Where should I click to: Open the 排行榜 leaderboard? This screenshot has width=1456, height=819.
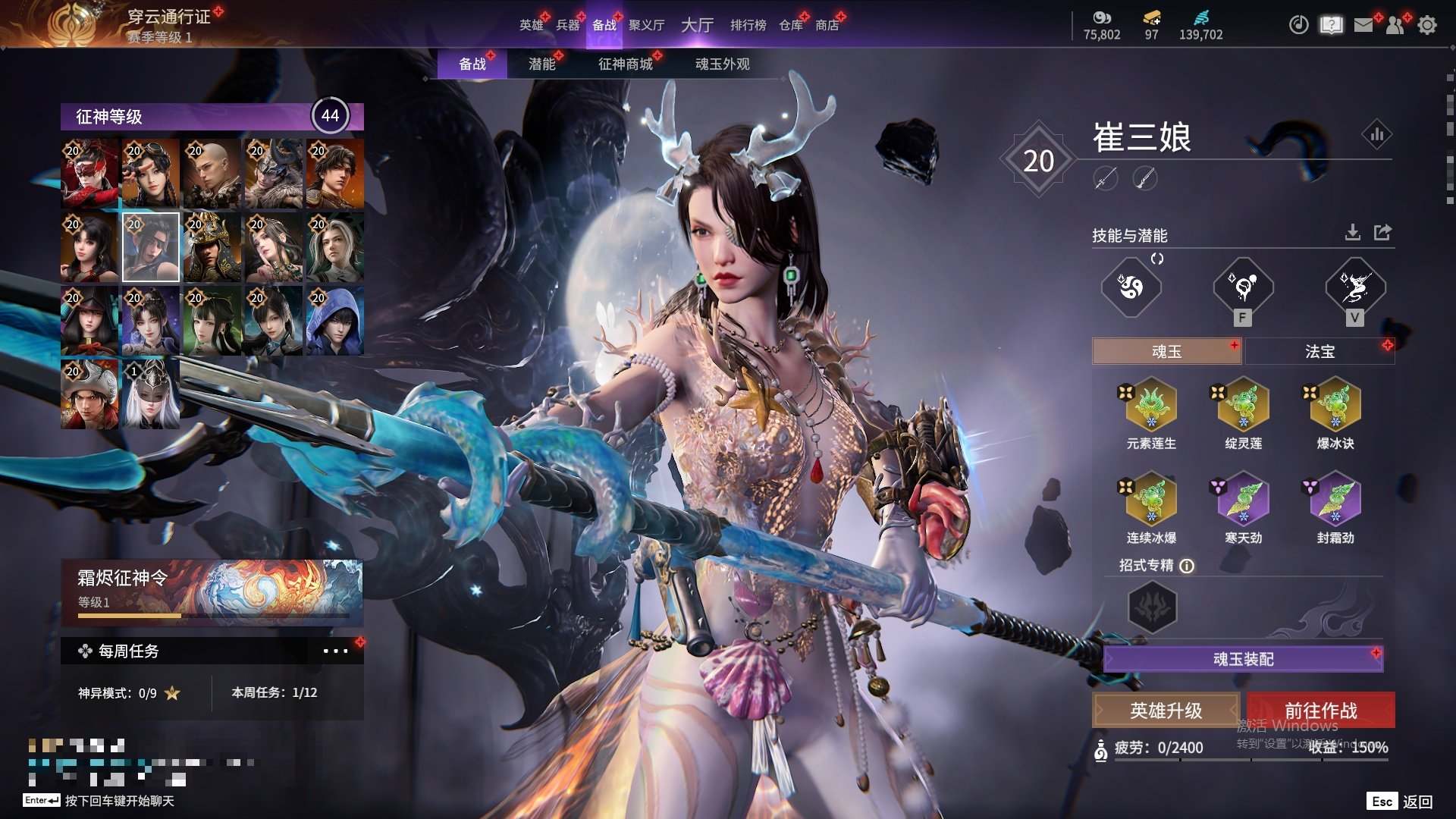748,25
